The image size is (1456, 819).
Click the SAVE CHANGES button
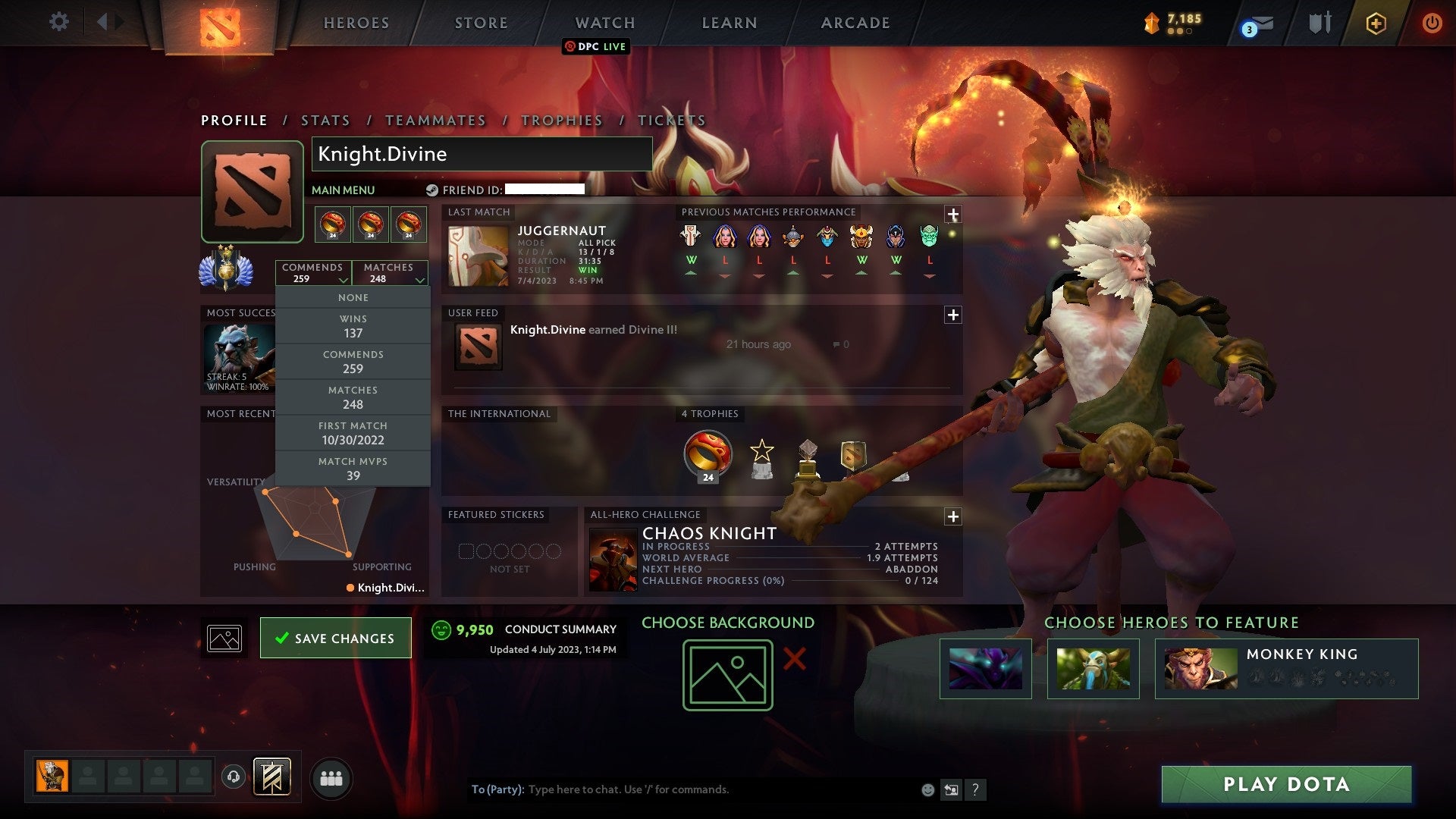335,638
